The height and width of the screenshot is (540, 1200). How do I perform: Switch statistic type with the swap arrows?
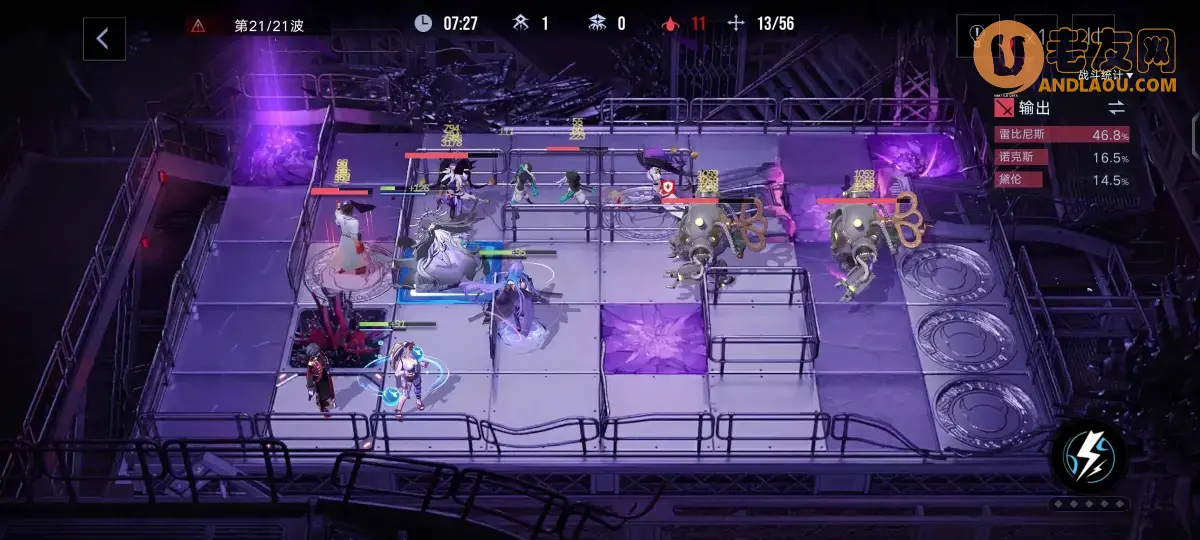coord(1116,106)
